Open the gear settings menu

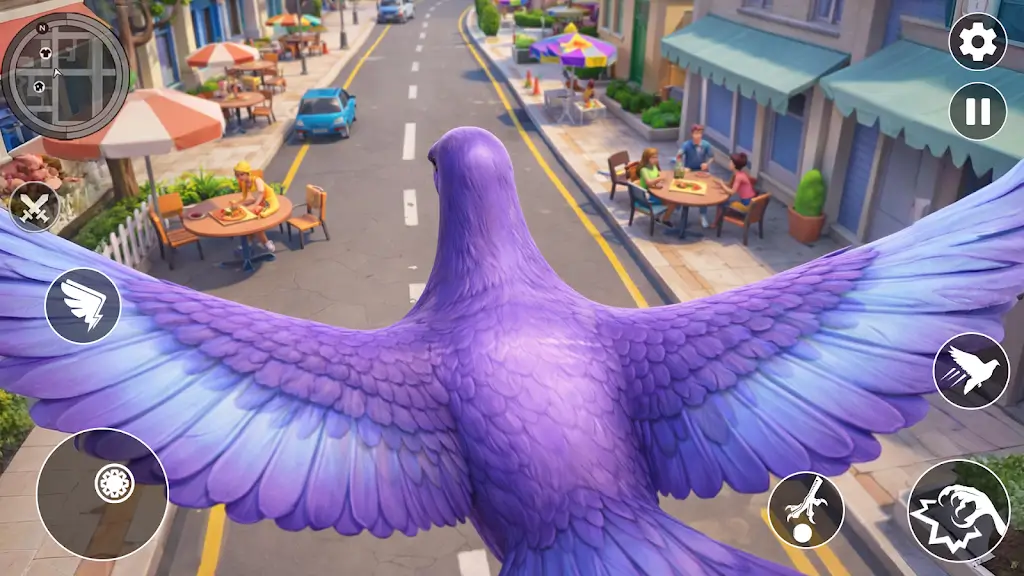point(977,41)
